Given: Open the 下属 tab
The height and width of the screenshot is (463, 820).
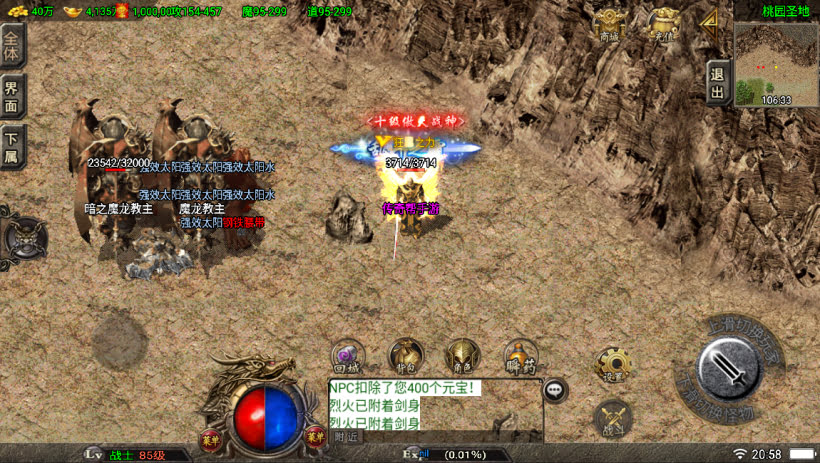Looking at the screenshot, I should (12, 147).
